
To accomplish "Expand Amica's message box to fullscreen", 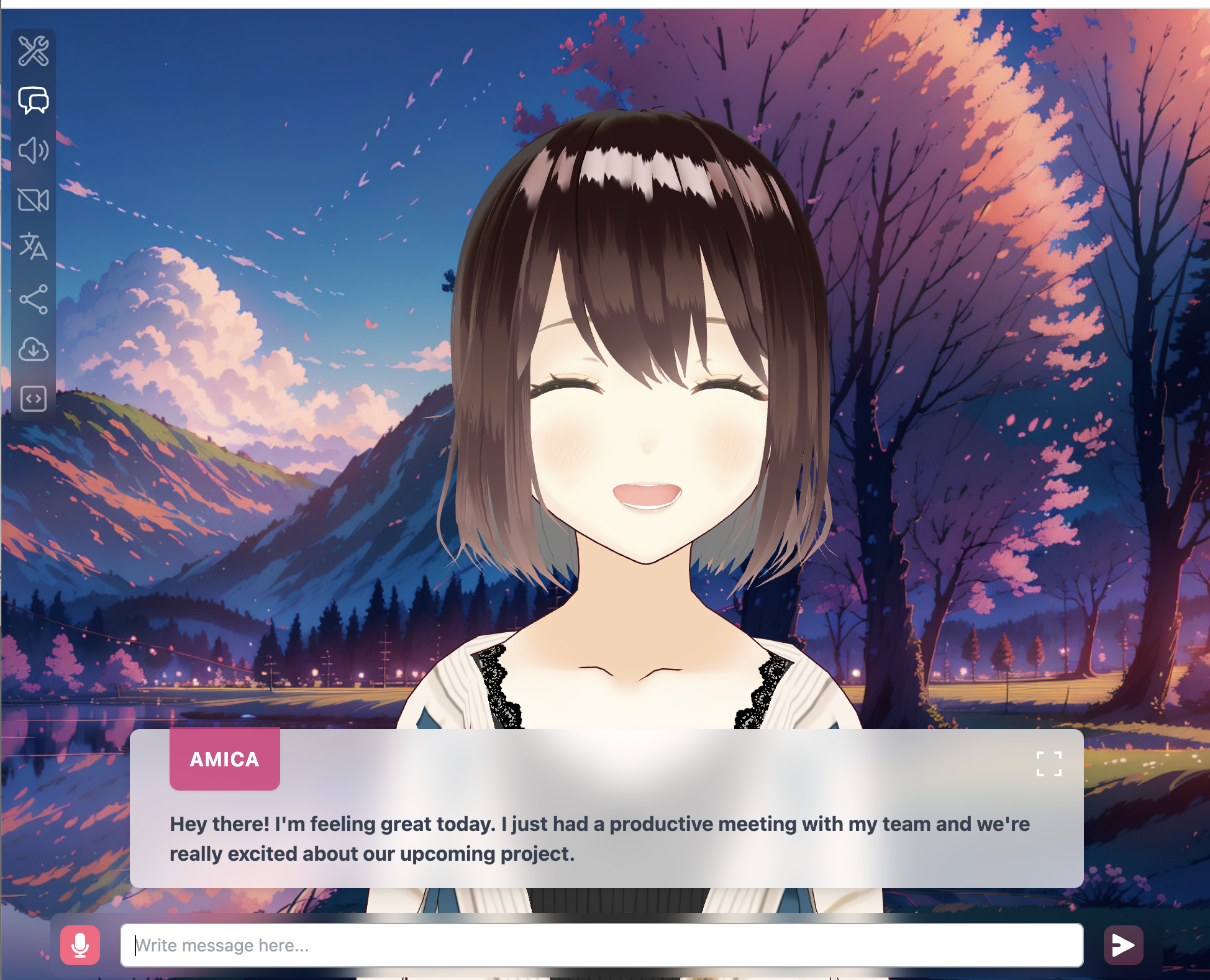I will [1049, 764].
